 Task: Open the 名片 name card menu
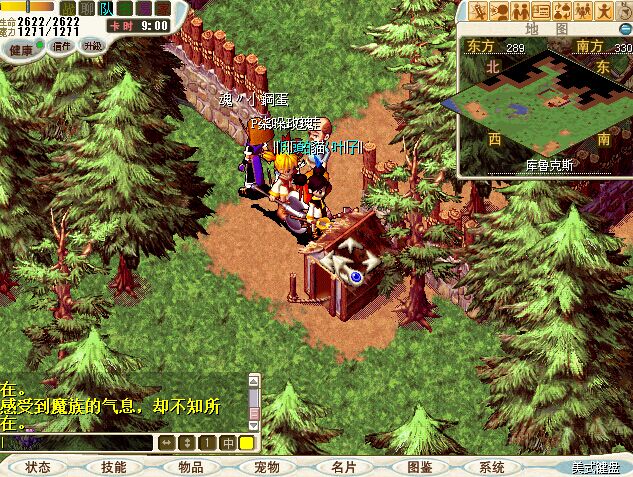343,467
